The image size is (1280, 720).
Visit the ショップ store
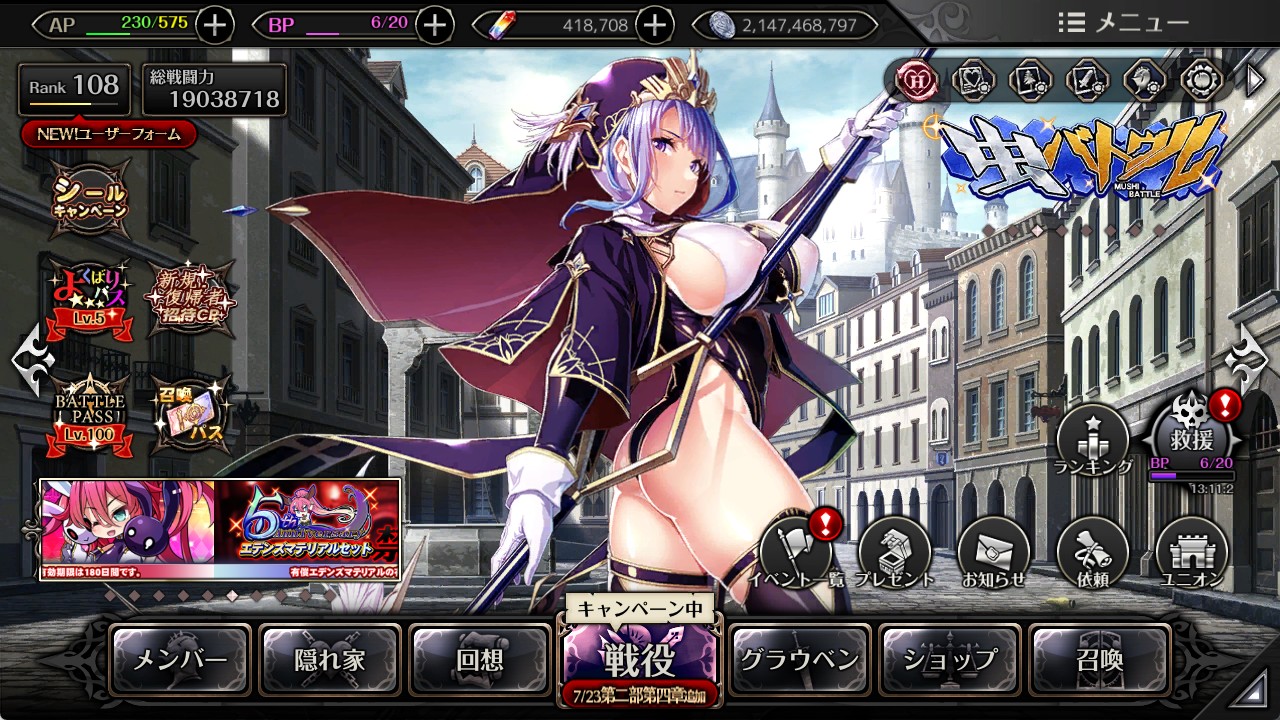950,660
